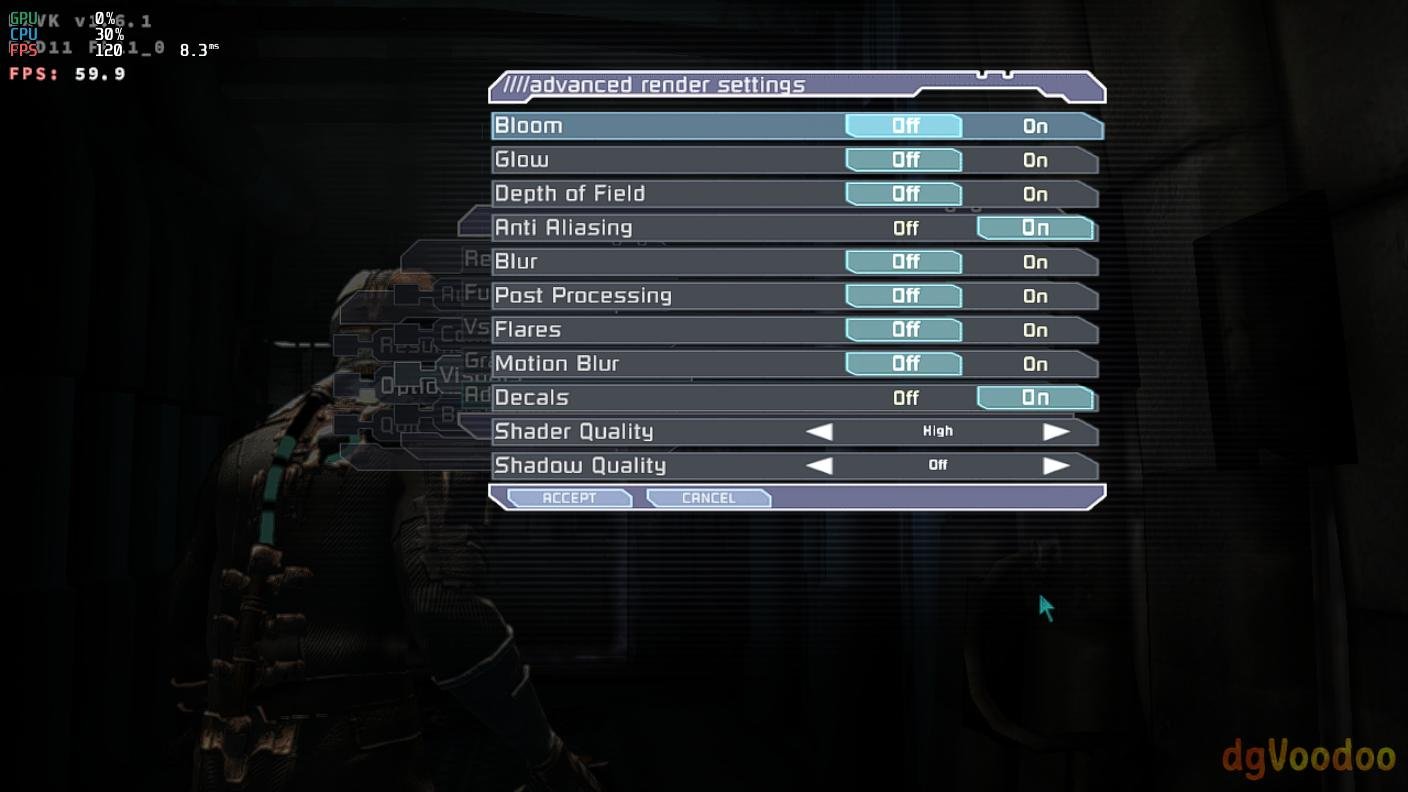This screenshot has width=1408, height=792.
Task: Choose Off for Depth of Field
Action: (904, 194)
